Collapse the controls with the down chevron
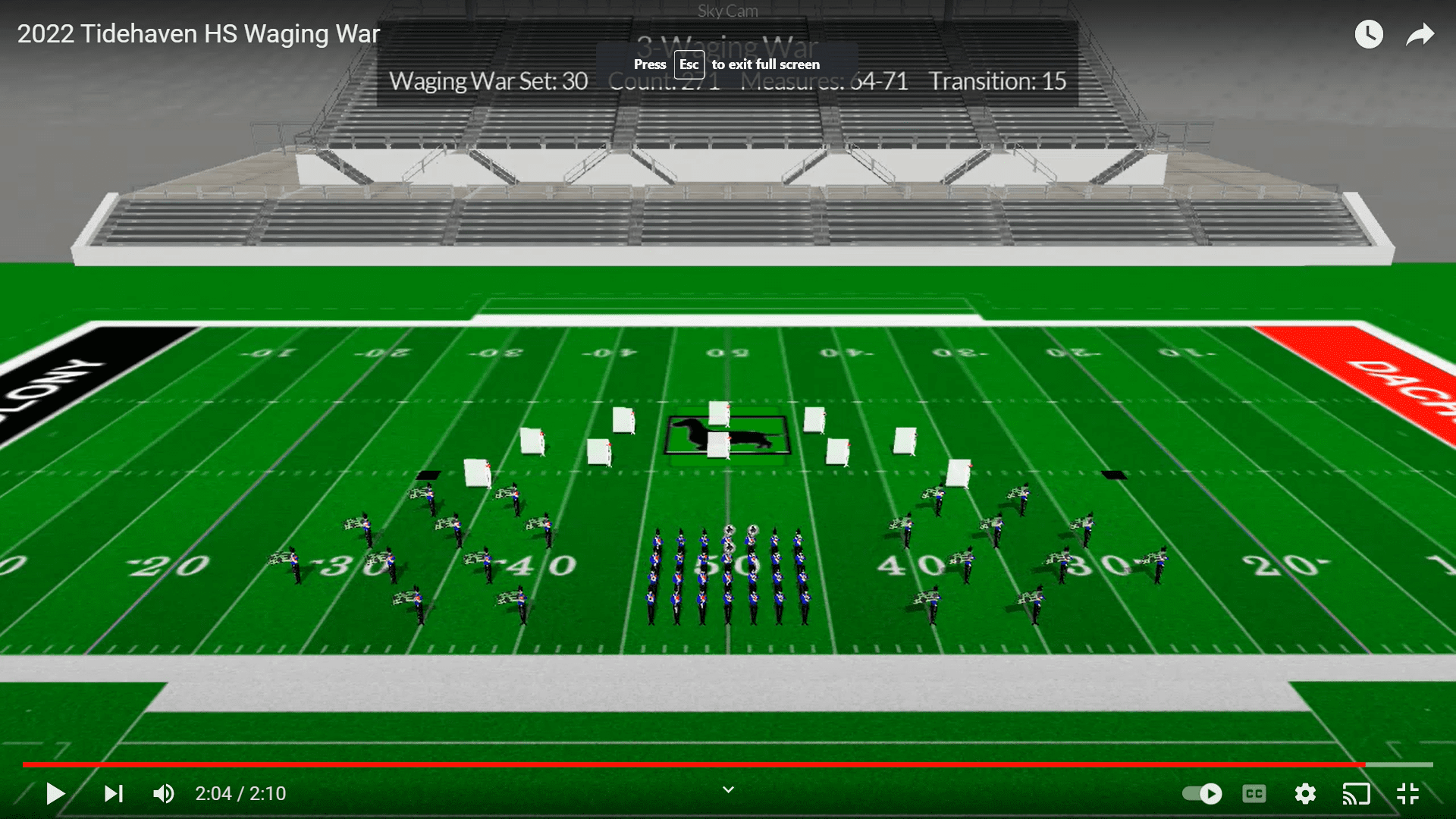This screenshot has height=819, width=1456. tap(727, 789)
